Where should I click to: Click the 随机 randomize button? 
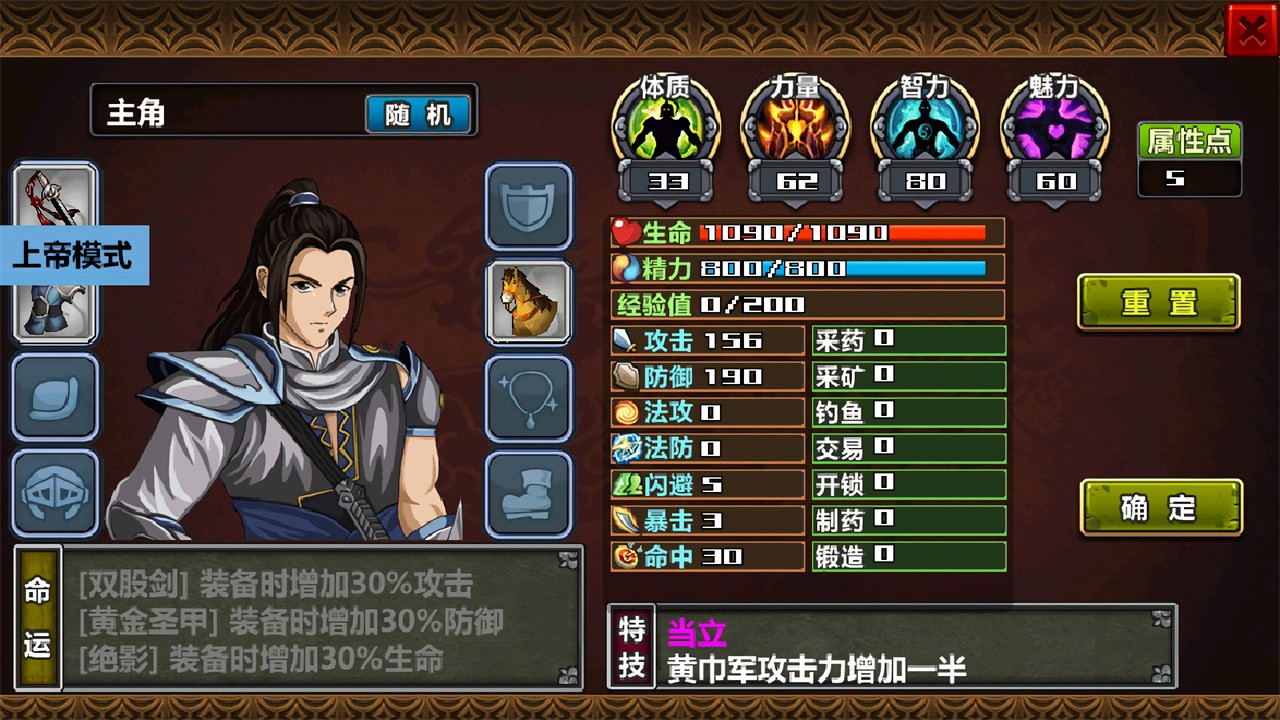[x=418, y=115]
